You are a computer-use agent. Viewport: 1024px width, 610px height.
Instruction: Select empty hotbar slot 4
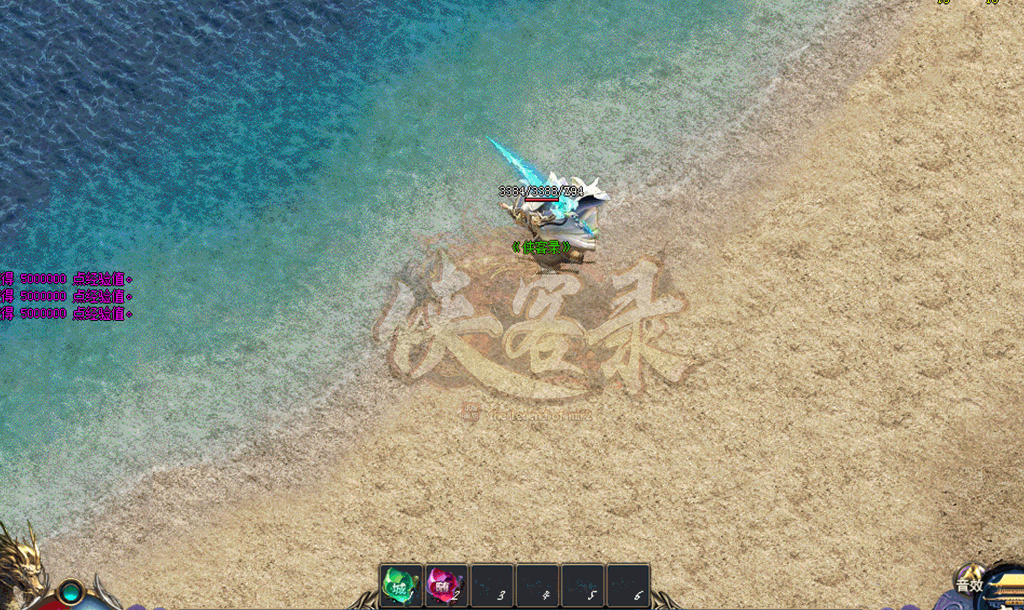537,585
